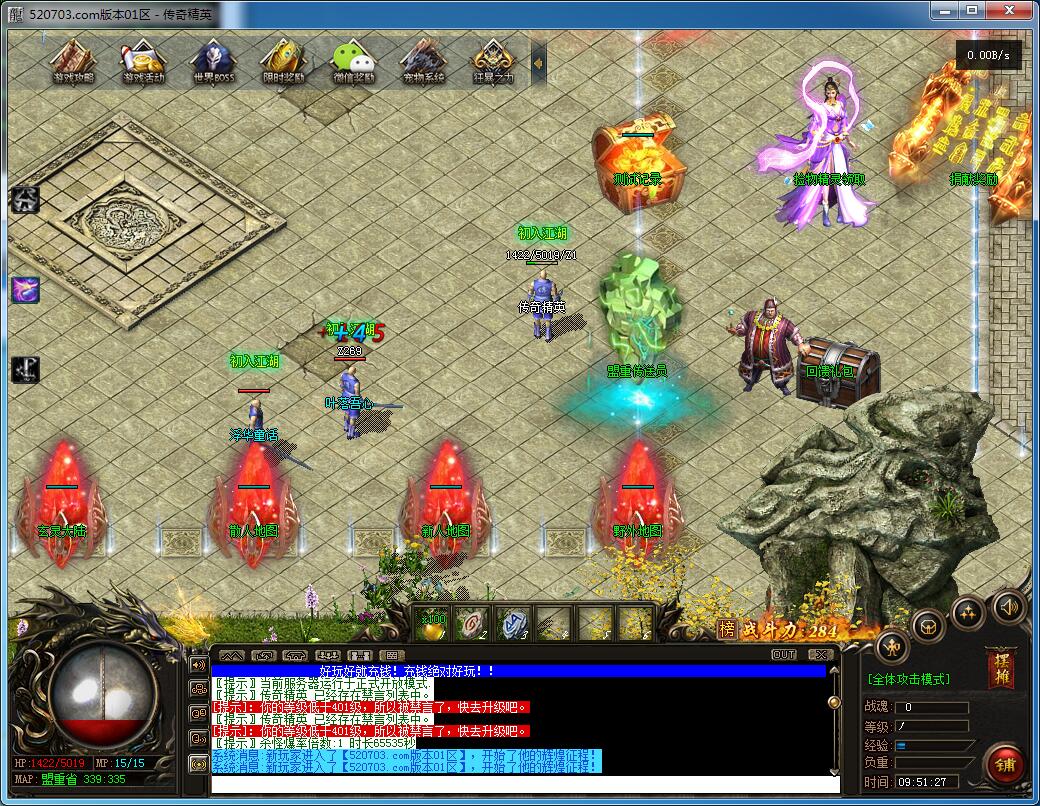Open the 游戏活动 events menu
Screen dimensions: 1040x806
pyautogui.click(x=143, y=61)
